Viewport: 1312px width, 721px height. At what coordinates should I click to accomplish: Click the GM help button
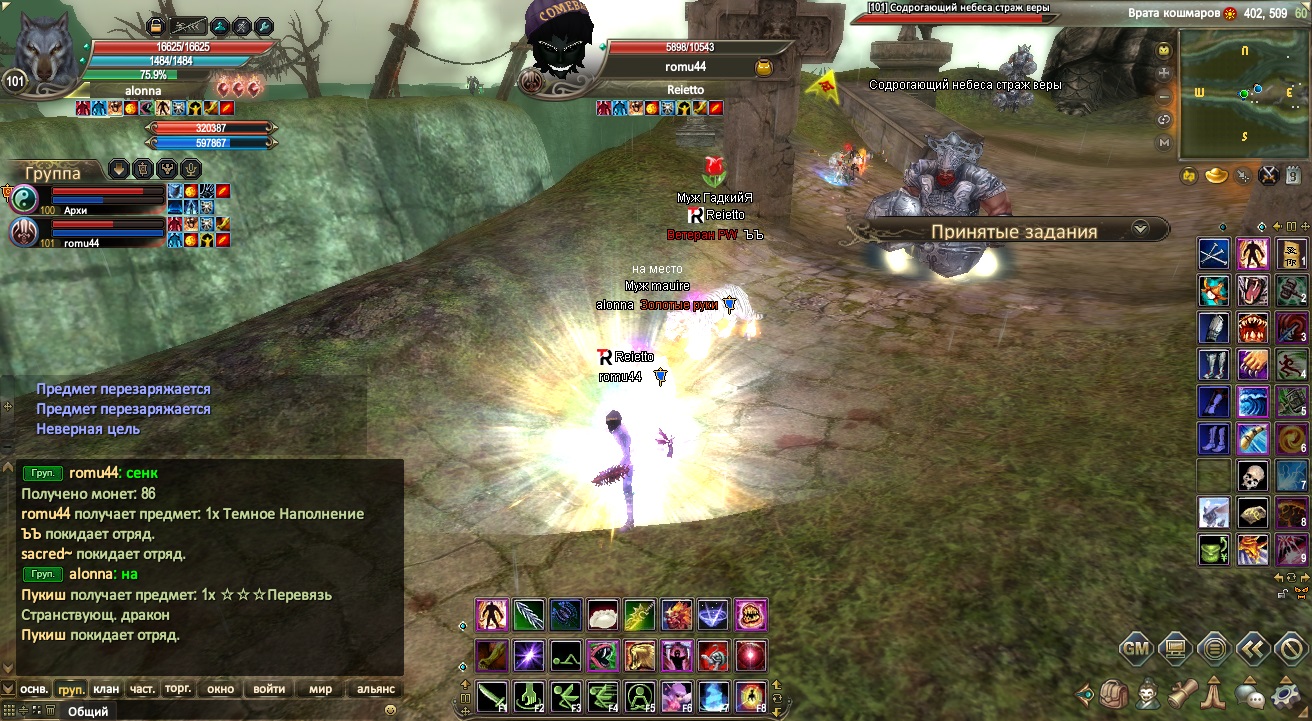[1135, 648]
